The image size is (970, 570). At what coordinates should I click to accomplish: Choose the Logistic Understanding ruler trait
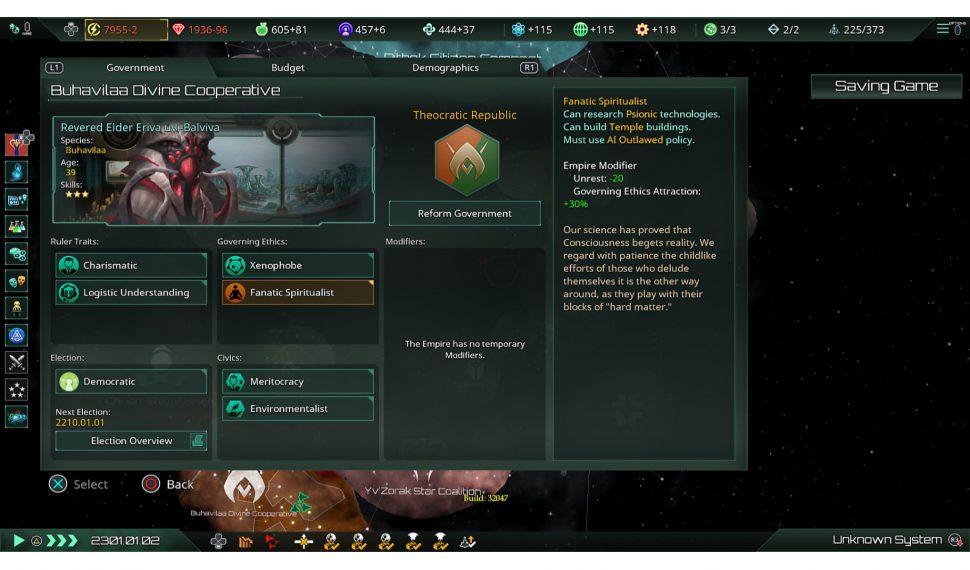(x=131, y=292)
